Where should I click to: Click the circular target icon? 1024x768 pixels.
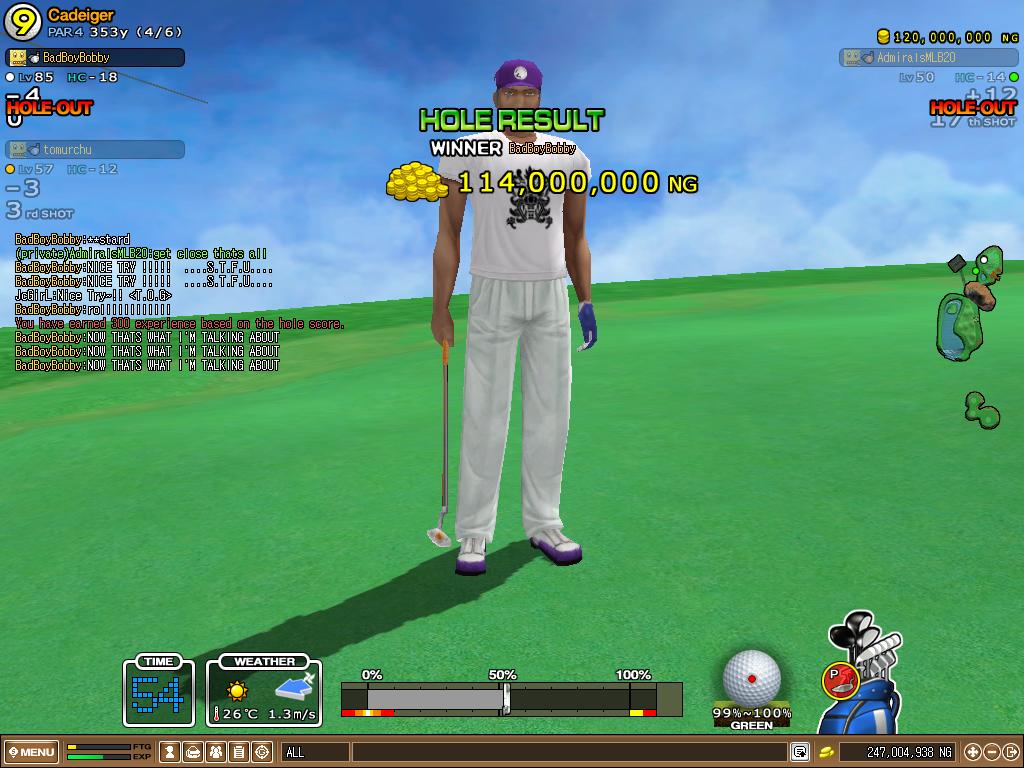coord(262,752)
